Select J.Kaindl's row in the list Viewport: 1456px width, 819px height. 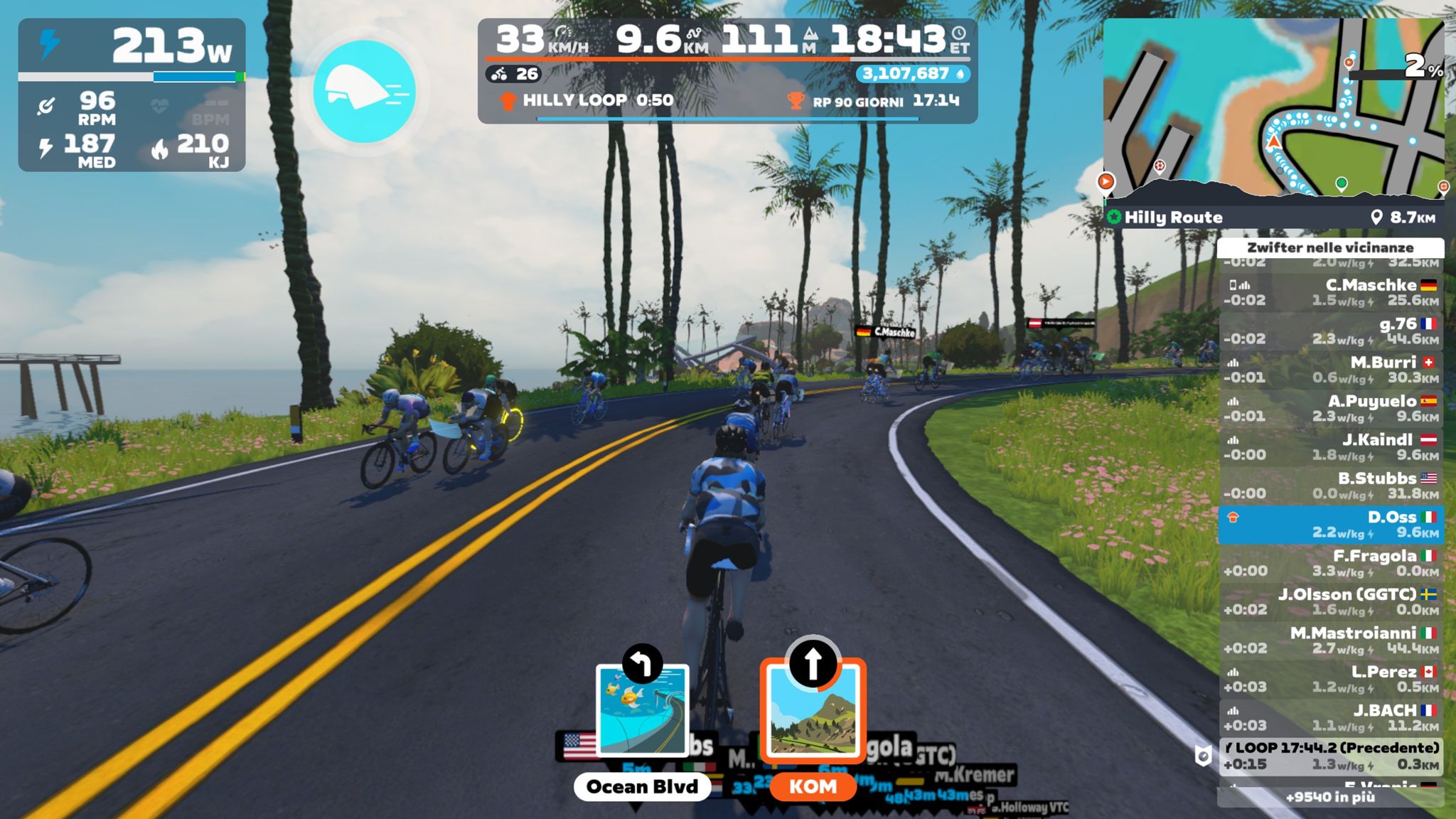[x=1330, y=447]
